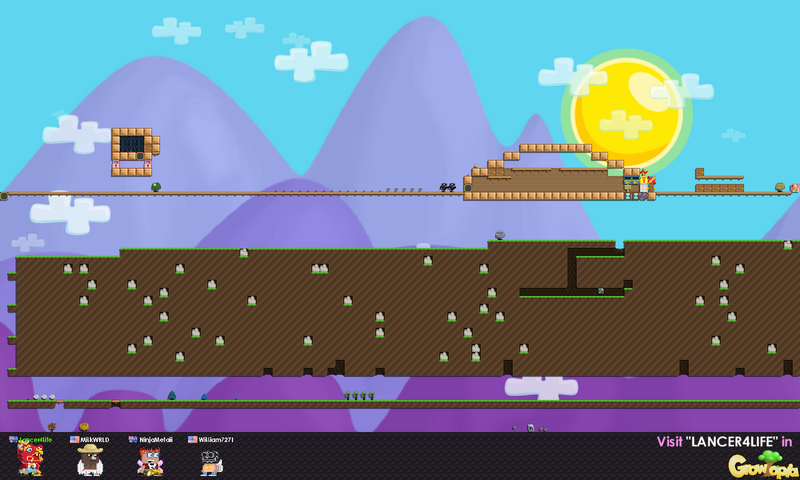
Task: Select the Lancer4life player avatar
Action: tap(29, 459)
